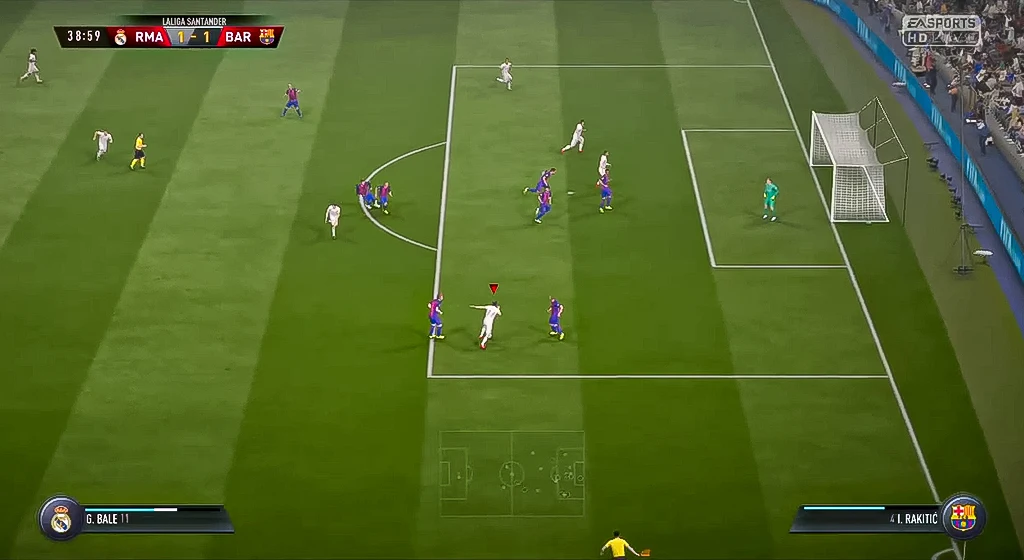Click the EA Sports HD logo
Viewport: 1024px width, 560px height.
(x=940, y=29)
